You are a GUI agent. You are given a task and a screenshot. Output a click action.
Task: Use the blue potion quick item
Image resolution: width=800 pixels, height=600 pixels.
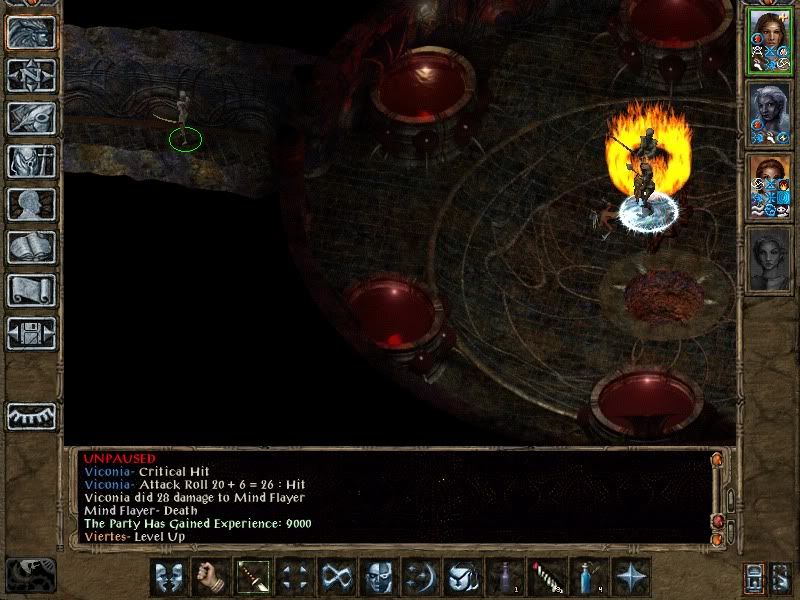pyautogui.click(x=589, y=577)
